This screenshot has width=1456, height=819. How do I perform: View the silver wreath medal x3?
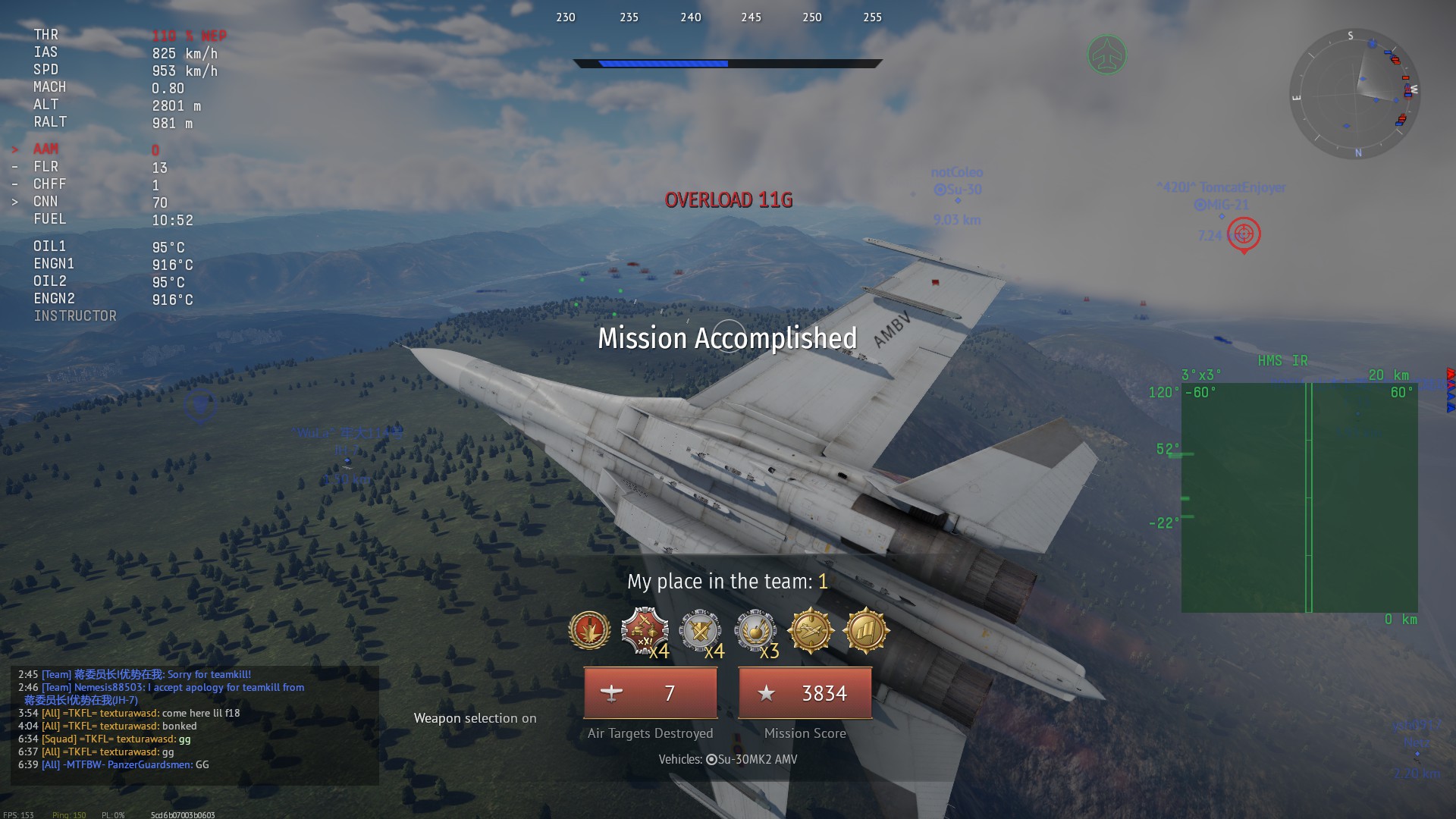click(755, 630)
